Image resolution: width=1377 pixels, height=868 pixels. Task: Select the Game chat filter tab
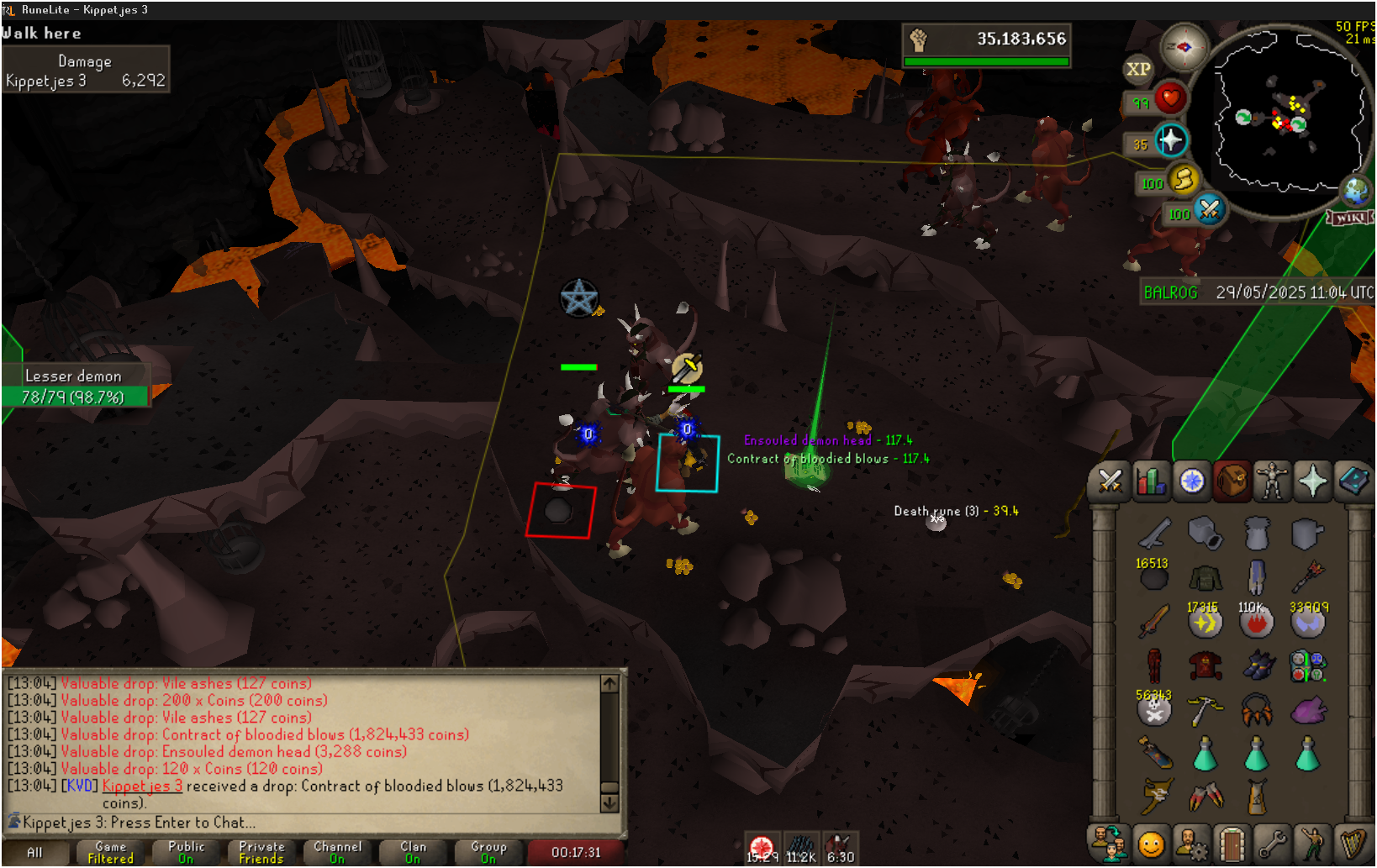110,852
